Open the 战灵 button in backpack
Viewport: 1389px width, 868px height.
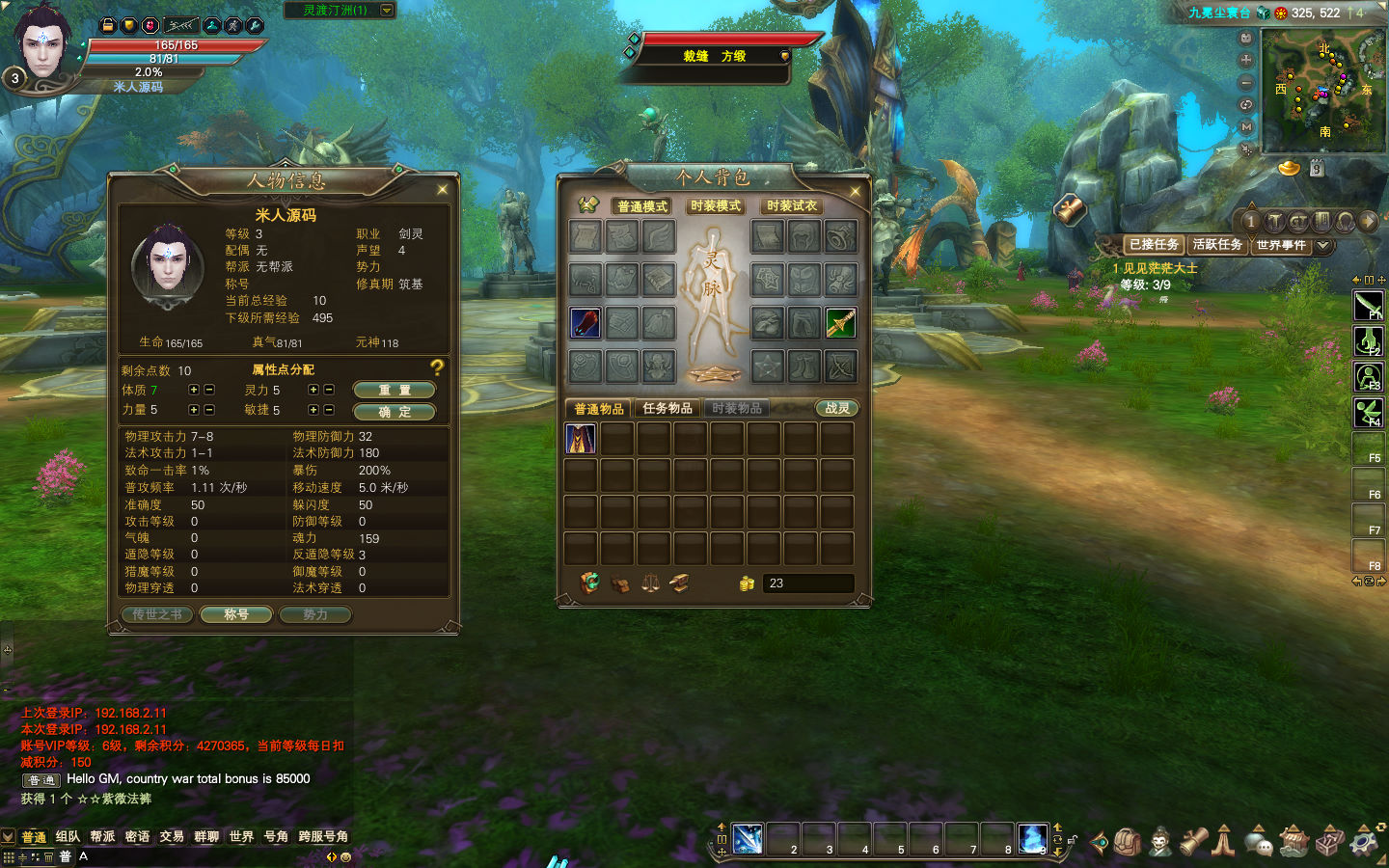(837, 409)
